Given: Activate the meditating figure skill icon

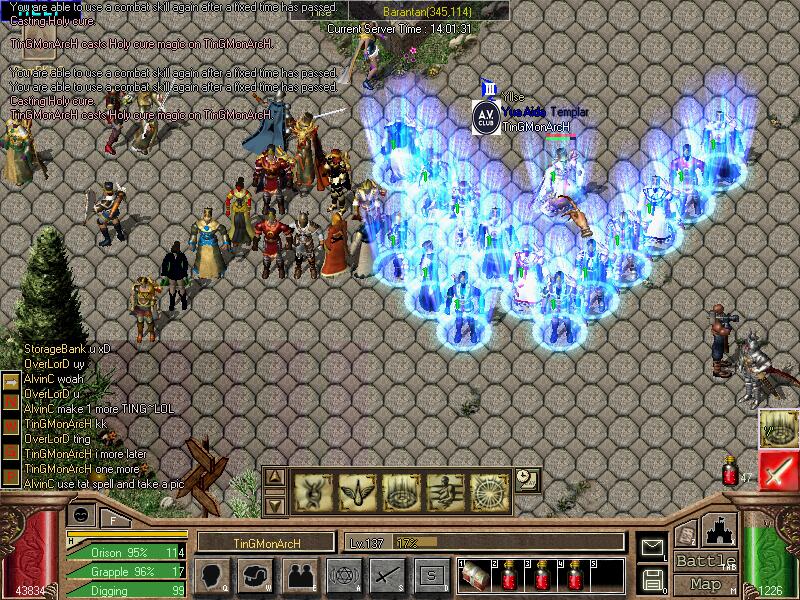Looking at the screenshot, I should (445, 491).
